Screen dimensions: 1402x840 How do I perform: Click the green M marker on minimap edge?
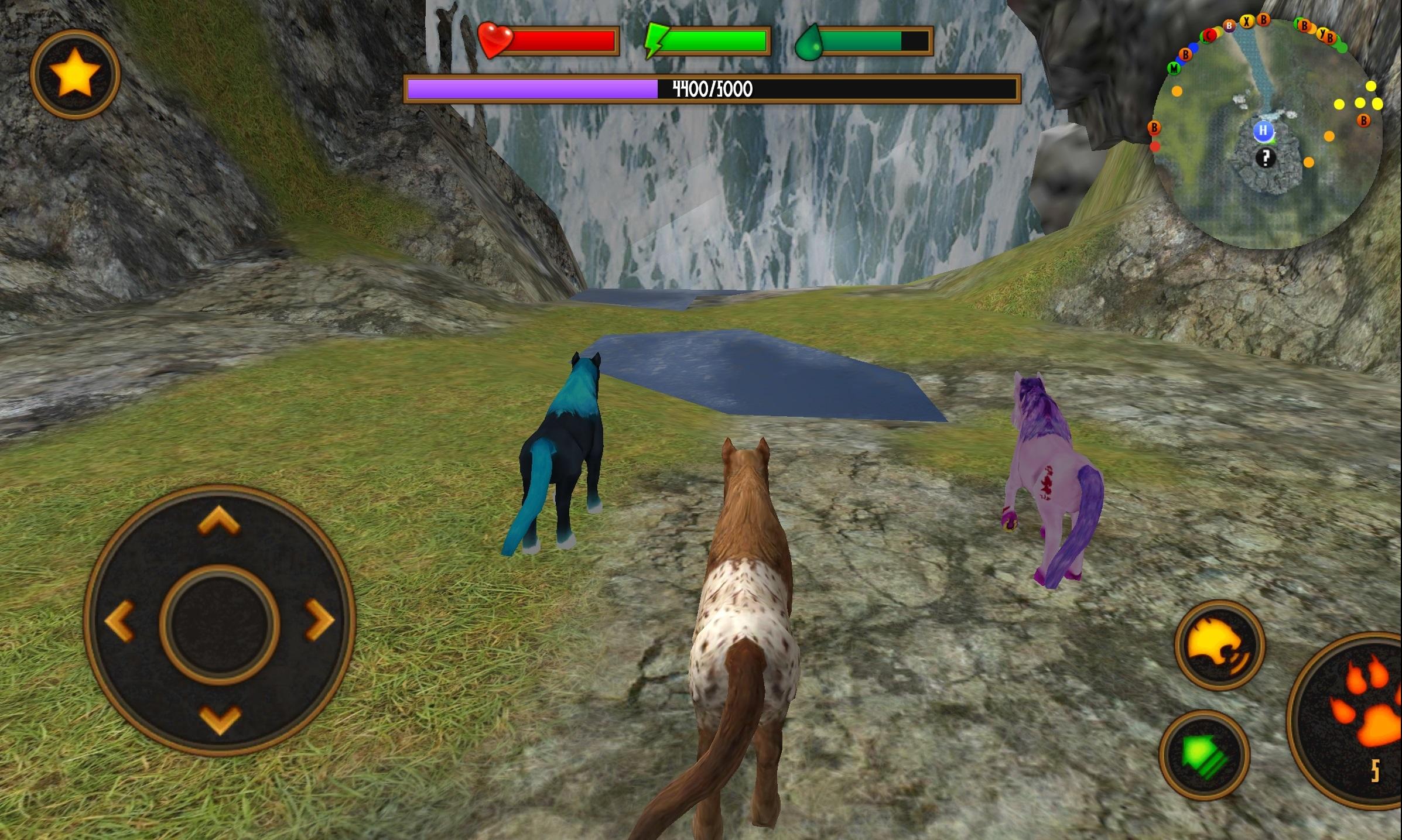coord(1174,68)
